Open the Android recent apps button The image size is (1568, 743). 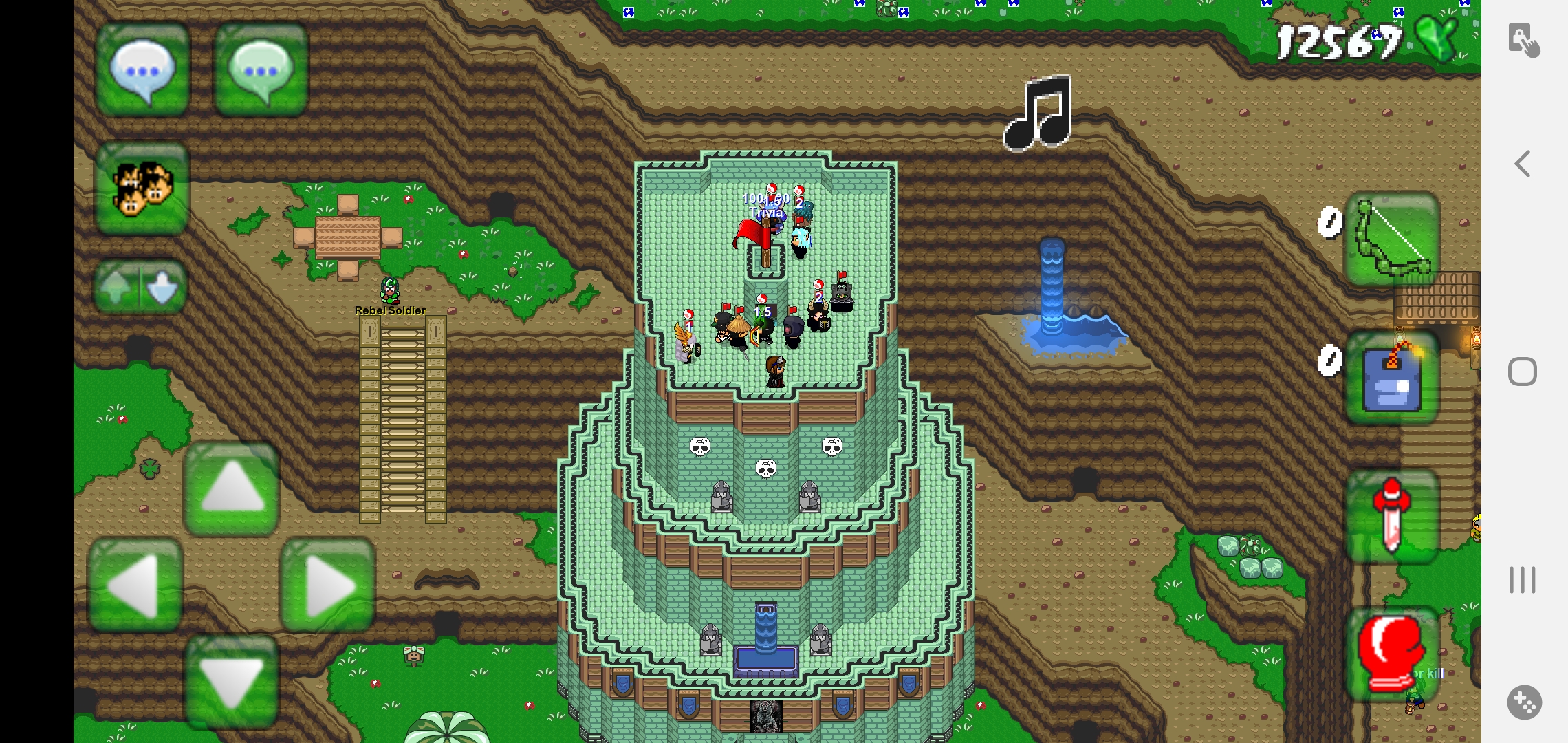point(1523,579)
